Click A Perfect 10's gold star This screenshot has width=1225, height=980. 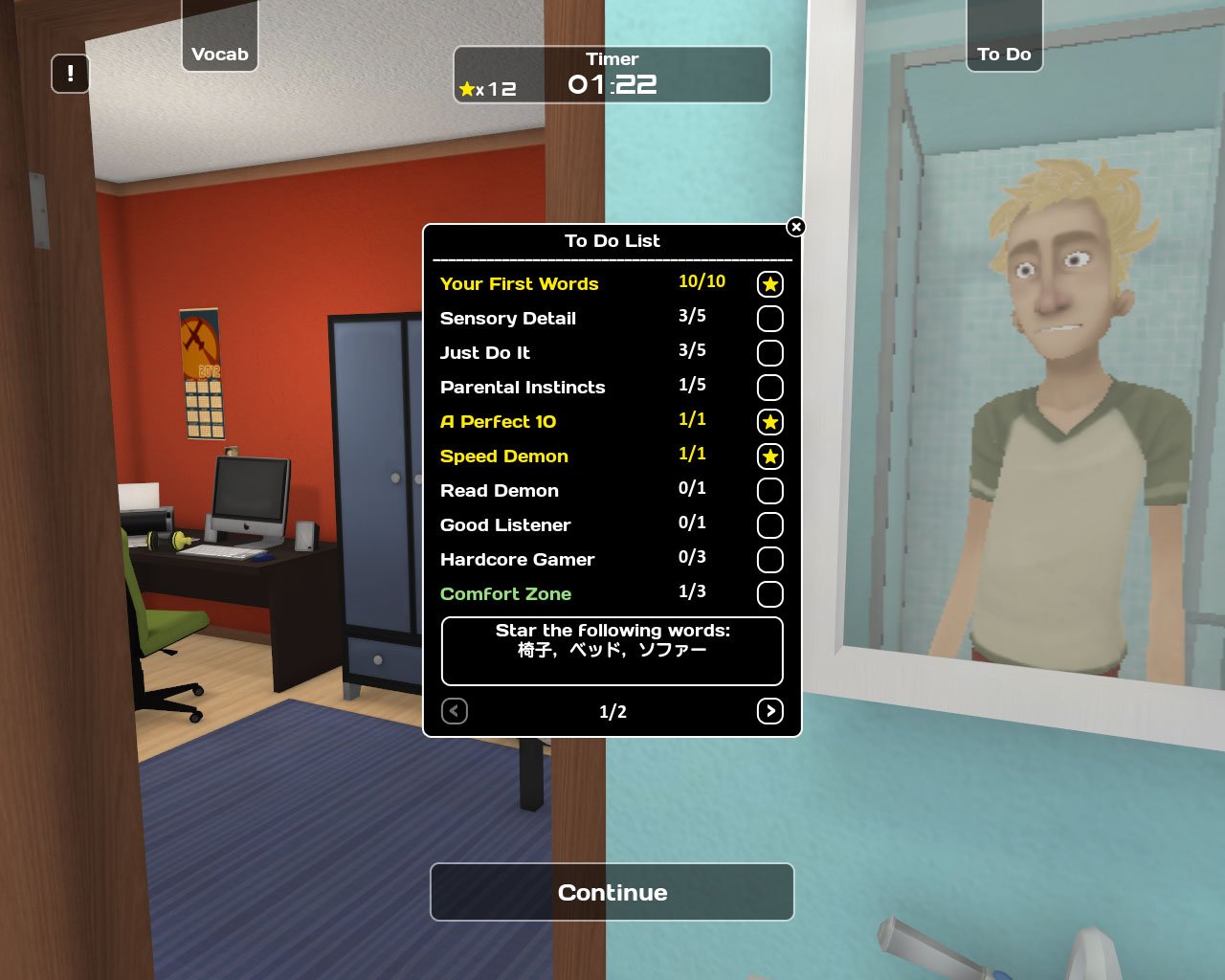(x=769, y=421)
